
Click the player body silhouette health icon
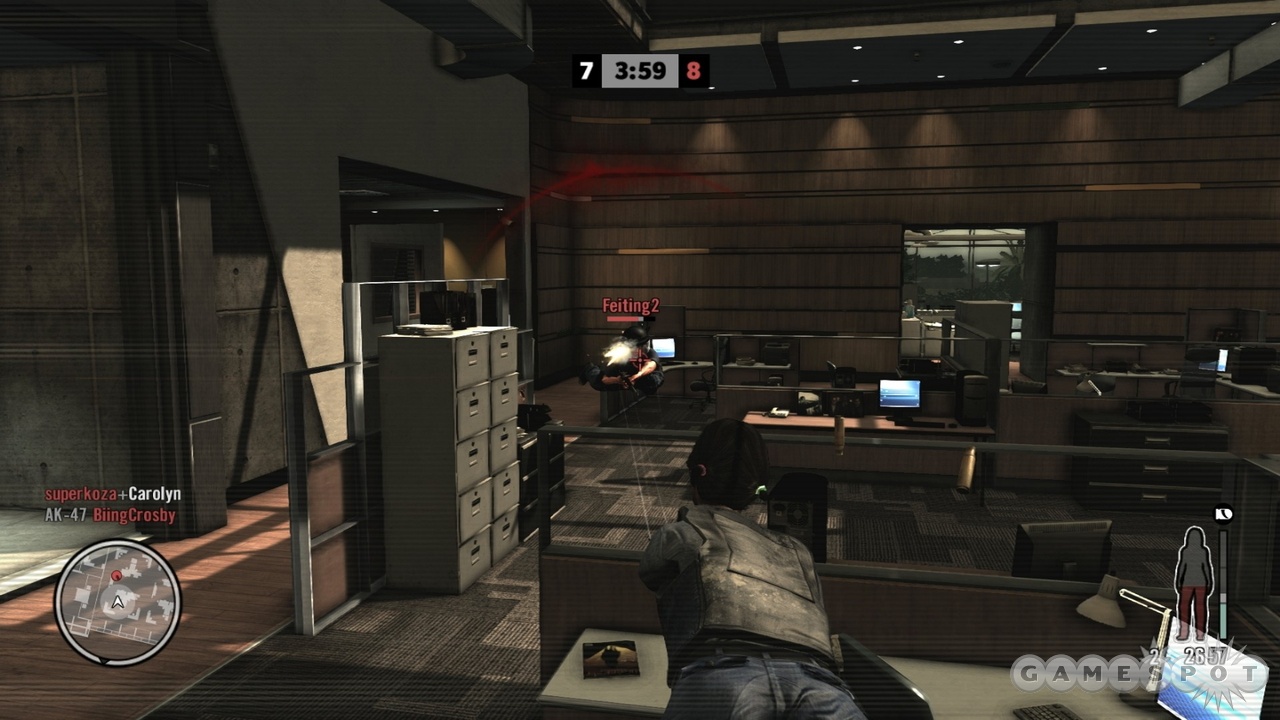click(1194, 583)
